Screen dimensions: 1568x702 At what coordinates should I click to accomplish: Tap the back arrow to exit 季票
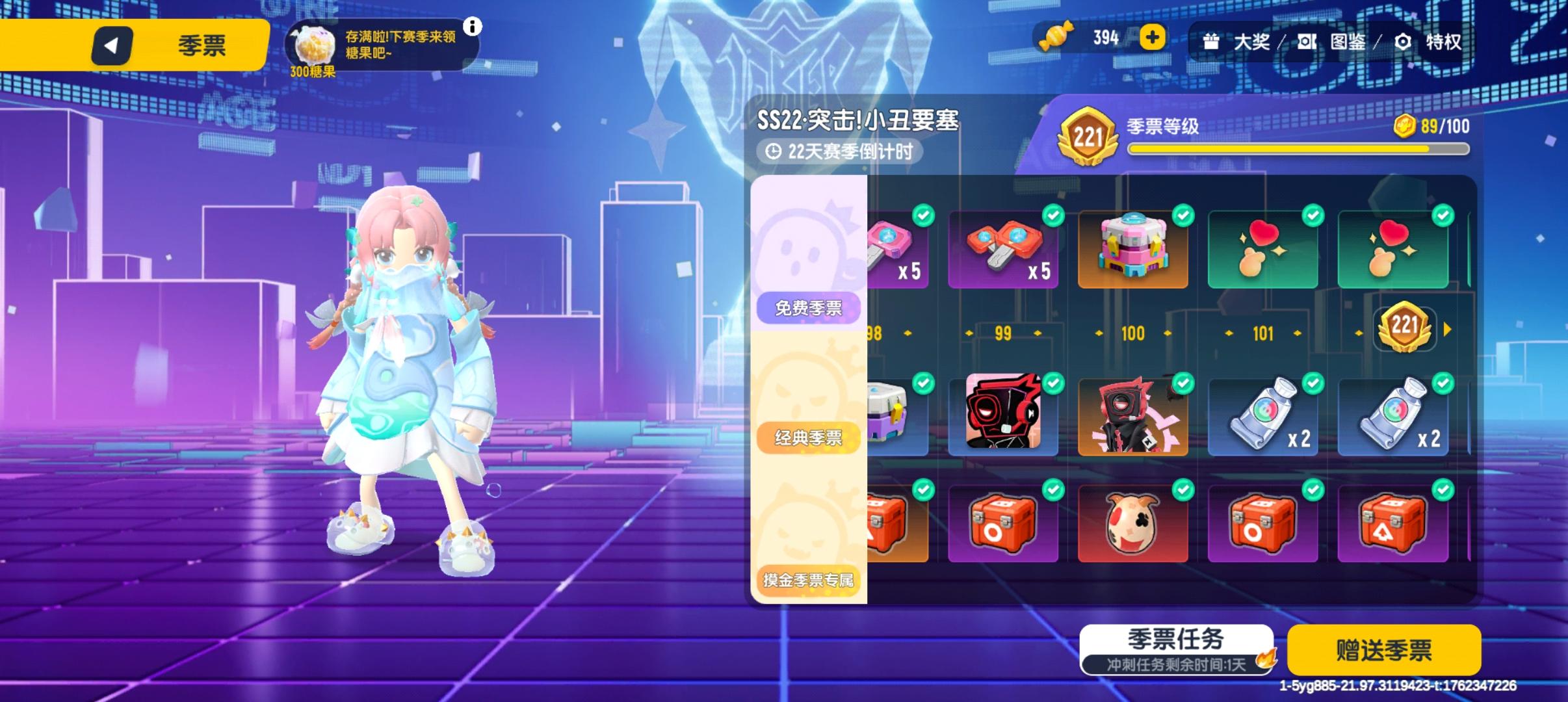(x=112, y=45)
